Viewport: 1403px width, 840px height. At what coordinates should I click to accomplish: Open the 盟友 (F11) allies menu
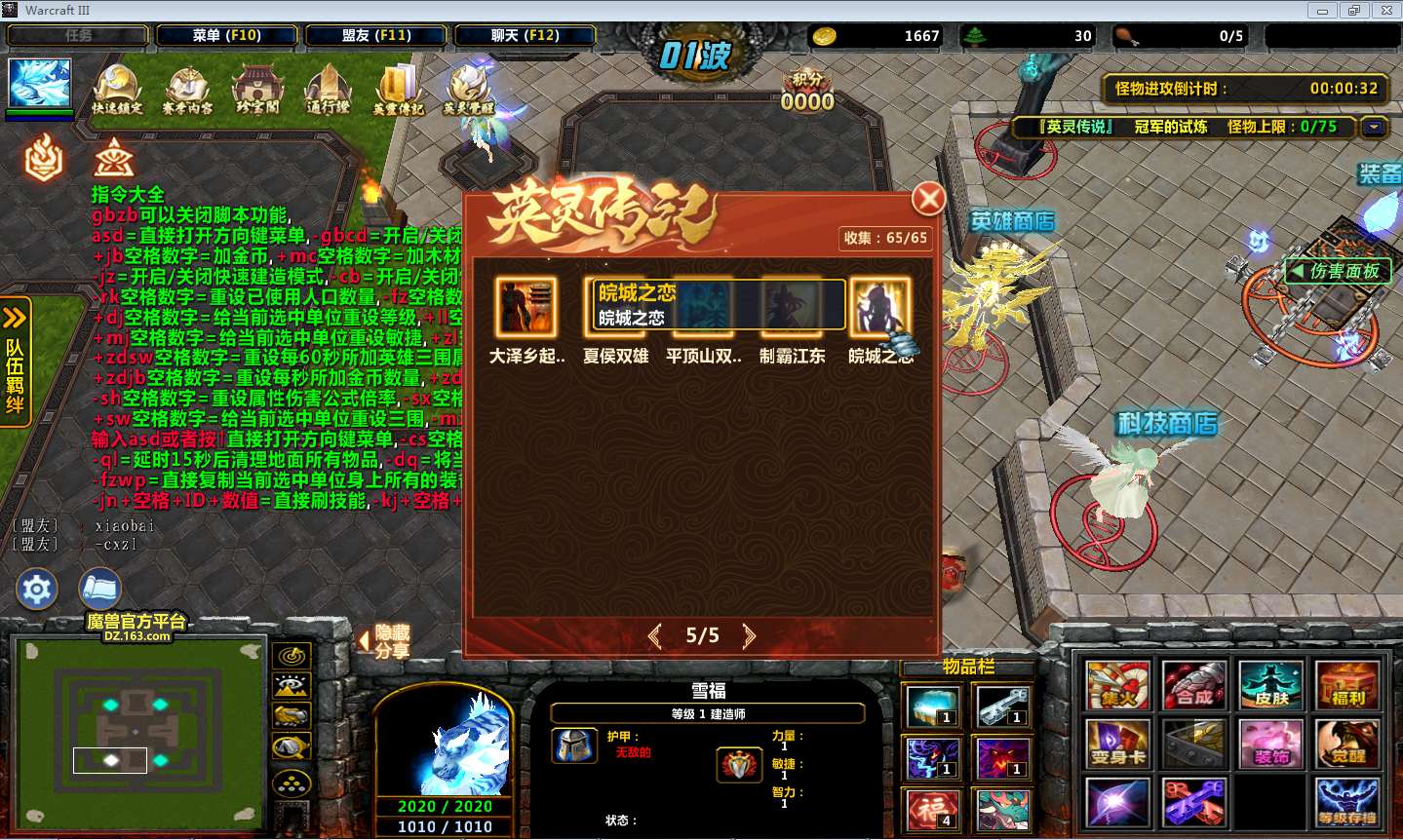376,35
